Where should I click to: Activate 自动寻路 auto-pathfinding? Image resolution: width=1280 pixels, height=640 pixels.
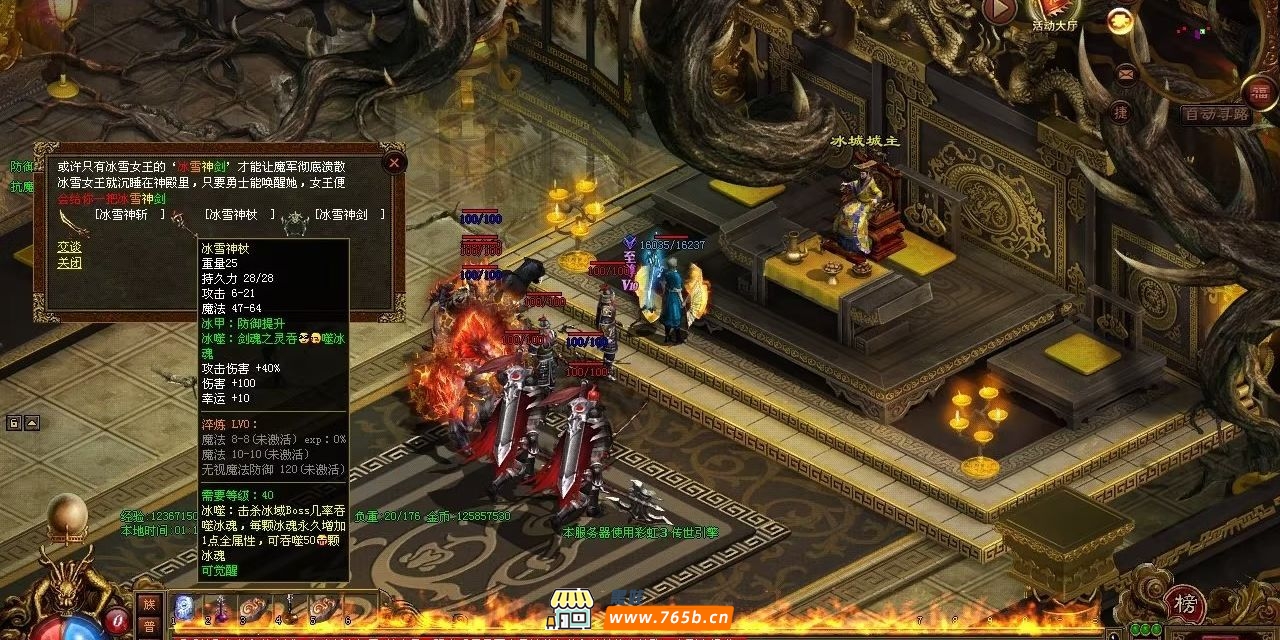[1215, 115]
